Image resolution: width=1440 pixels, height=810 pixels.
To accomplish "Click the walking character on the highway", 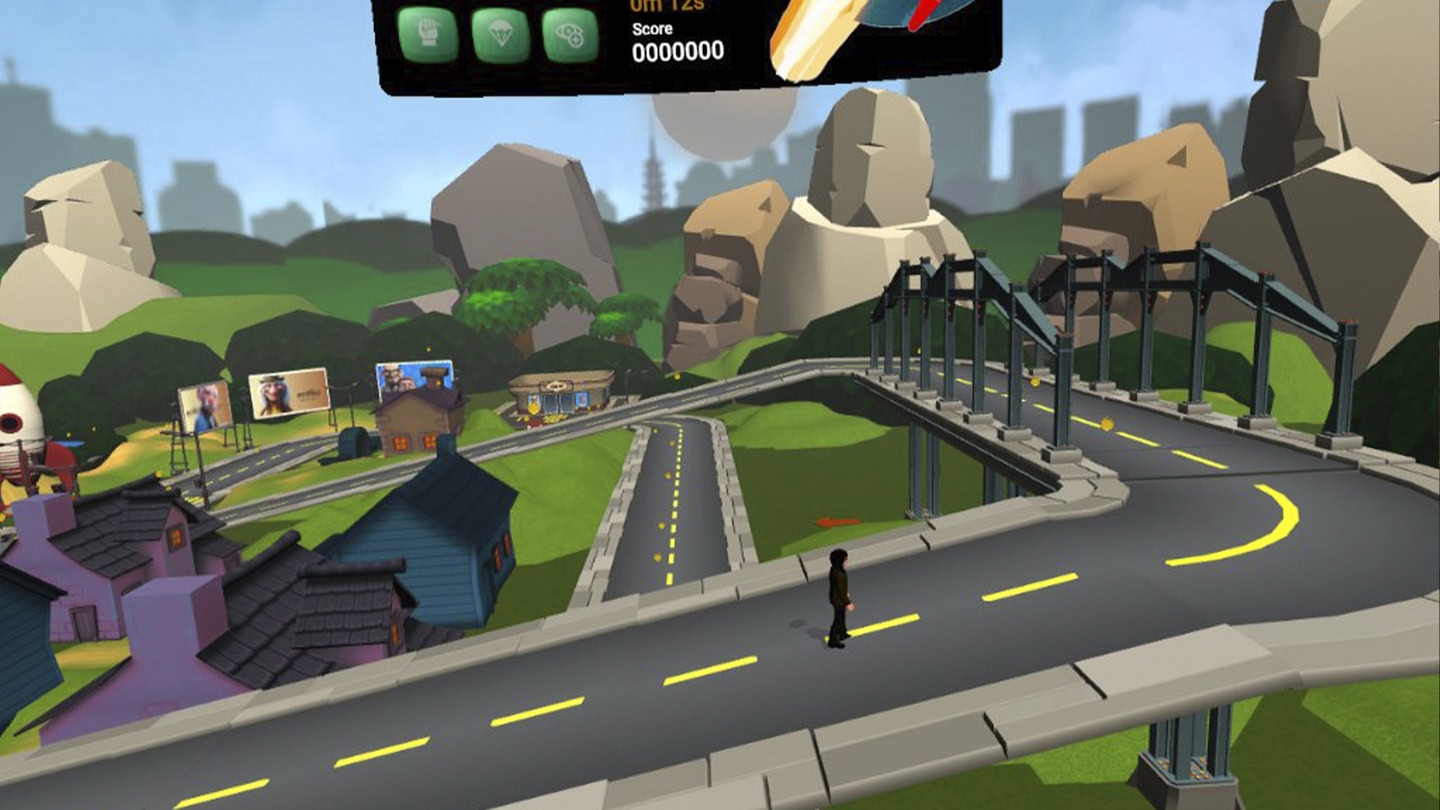I will click(838, 593).
